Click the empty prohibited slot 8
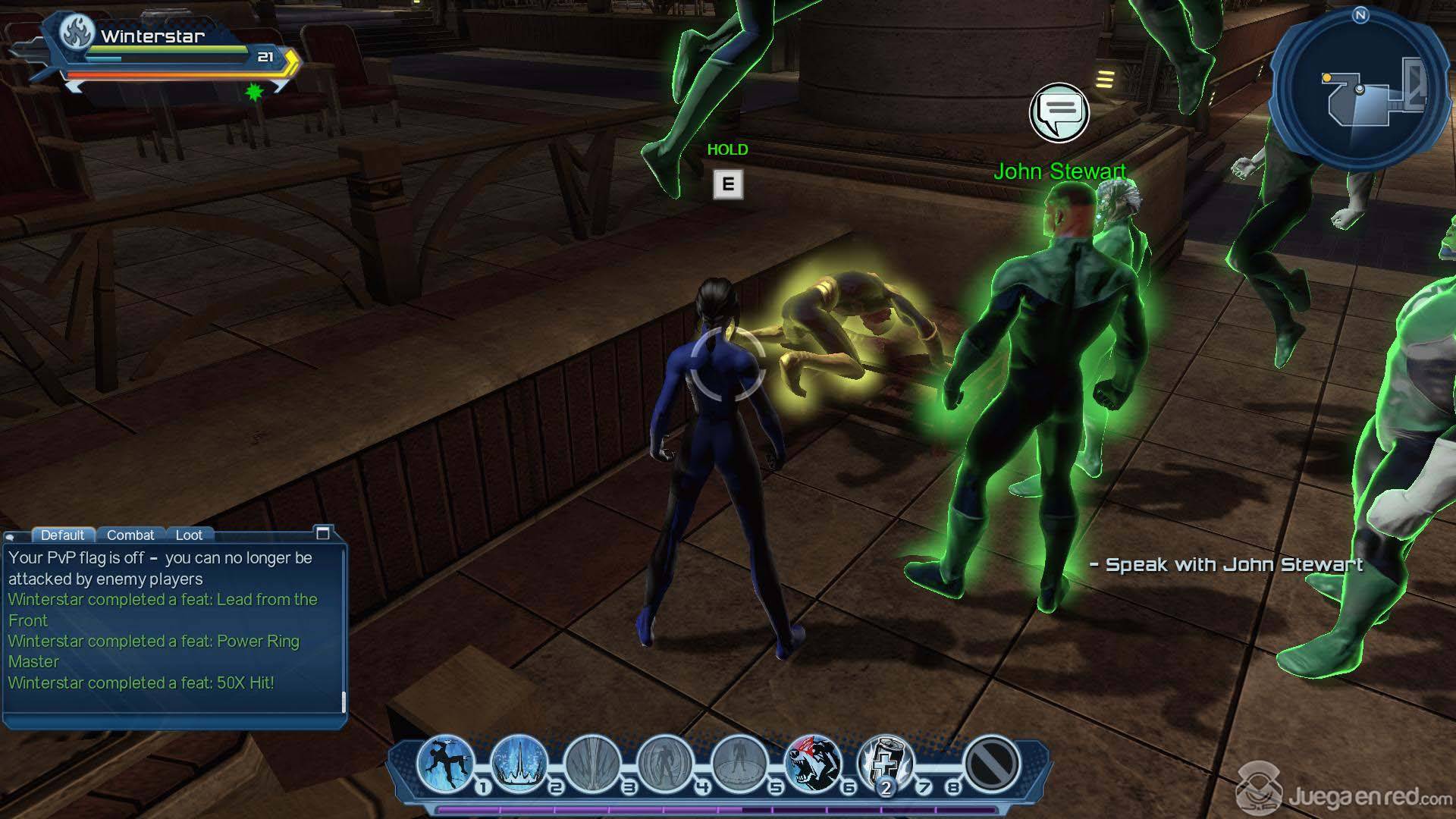The width and height of the screenshot is (1456, 819). point(990,762)
